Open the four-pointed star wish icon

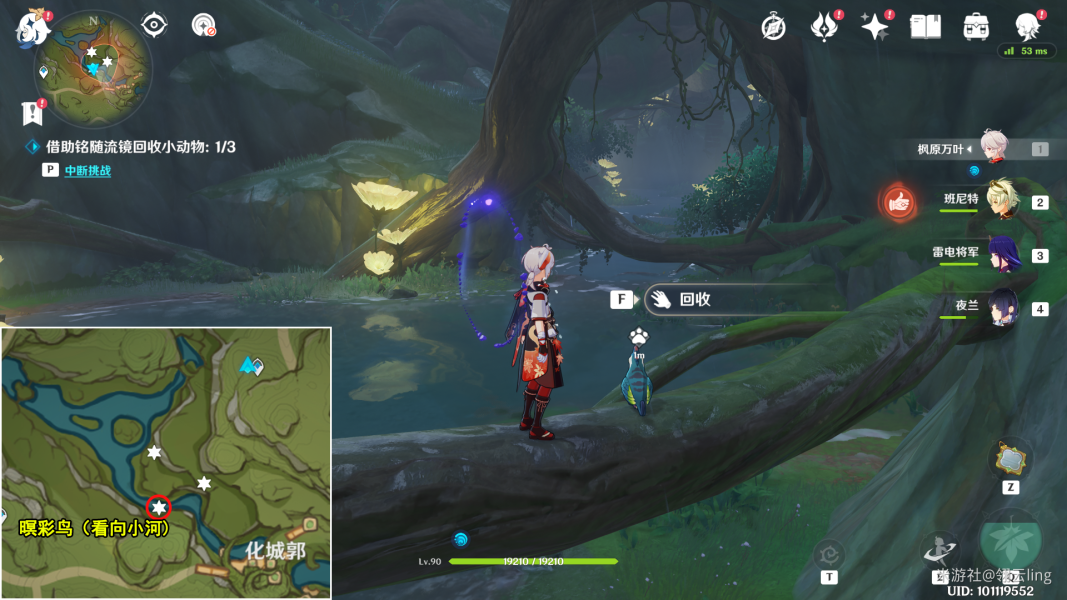pos(875,27)
